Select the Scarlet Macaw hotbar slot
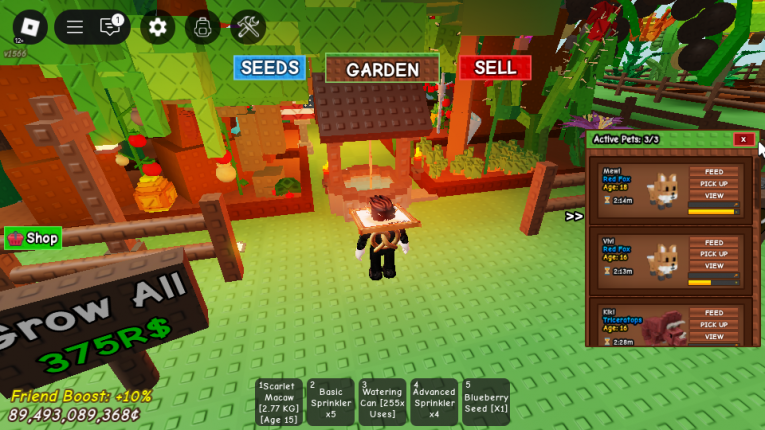The image size is (765, 430). [279, 402]
